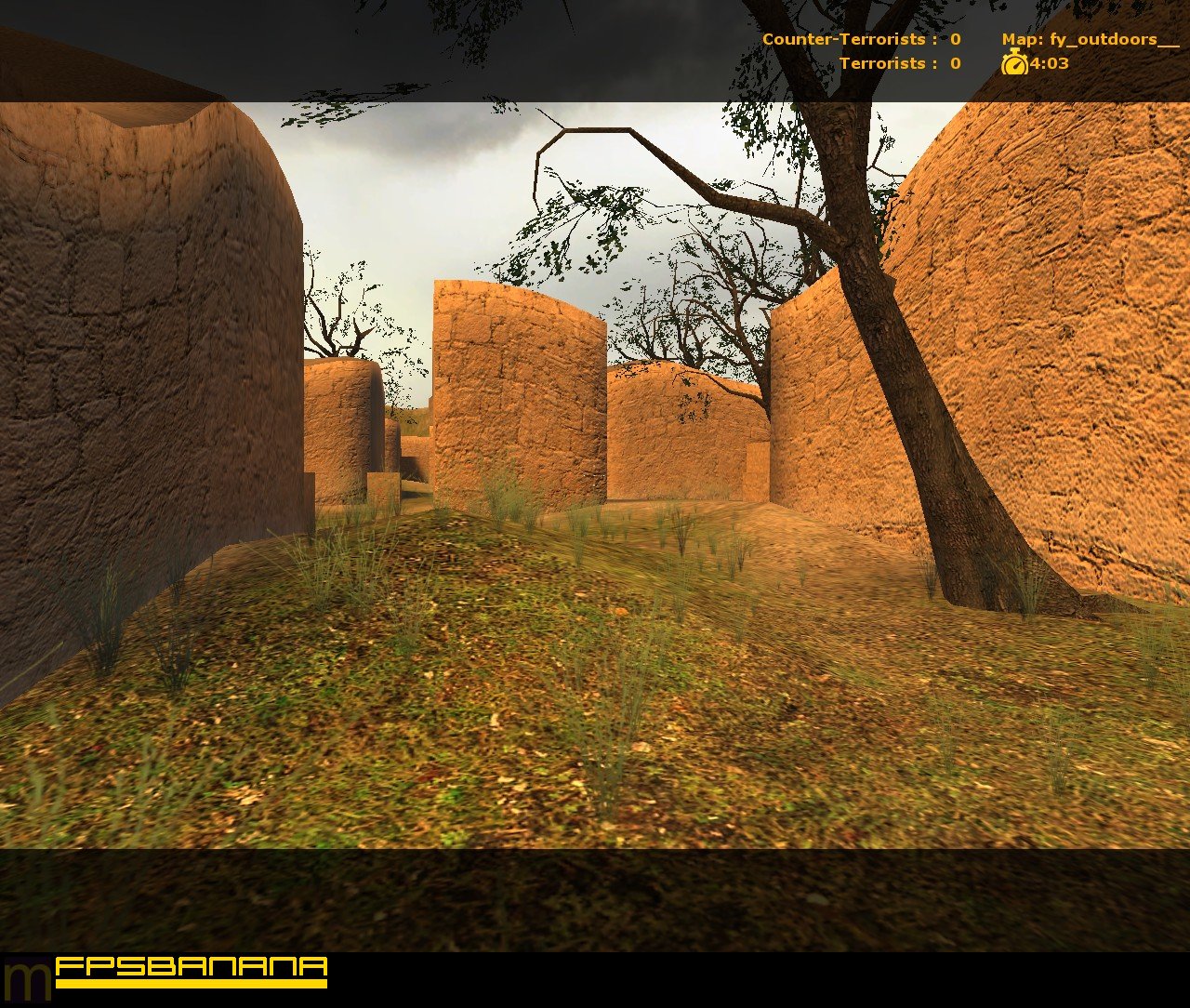Click the stopwatch icon next to 4:03
The image size is (1190, 1008).
click(1014, 64)
